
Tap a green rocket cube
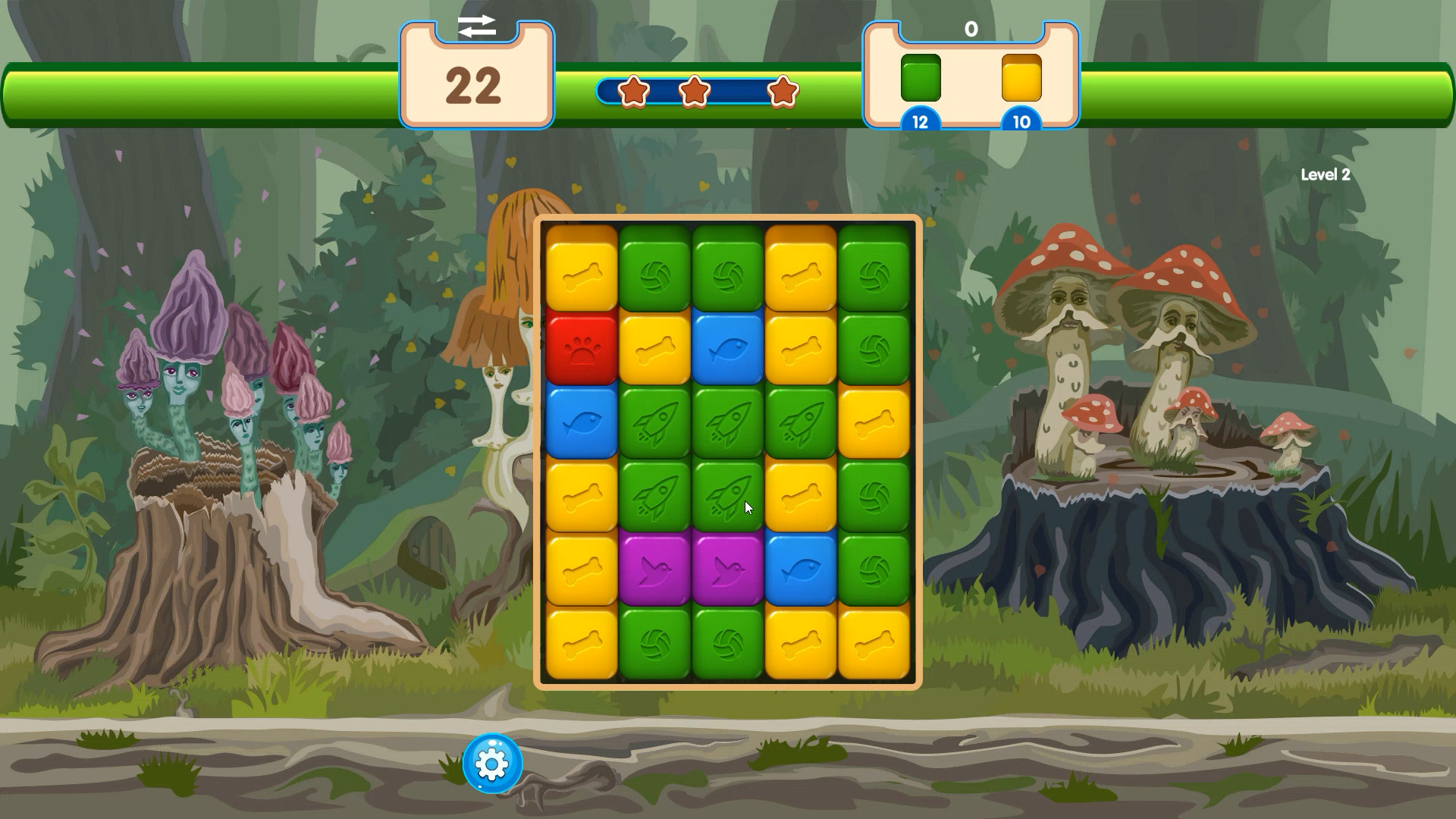(653, 421)
